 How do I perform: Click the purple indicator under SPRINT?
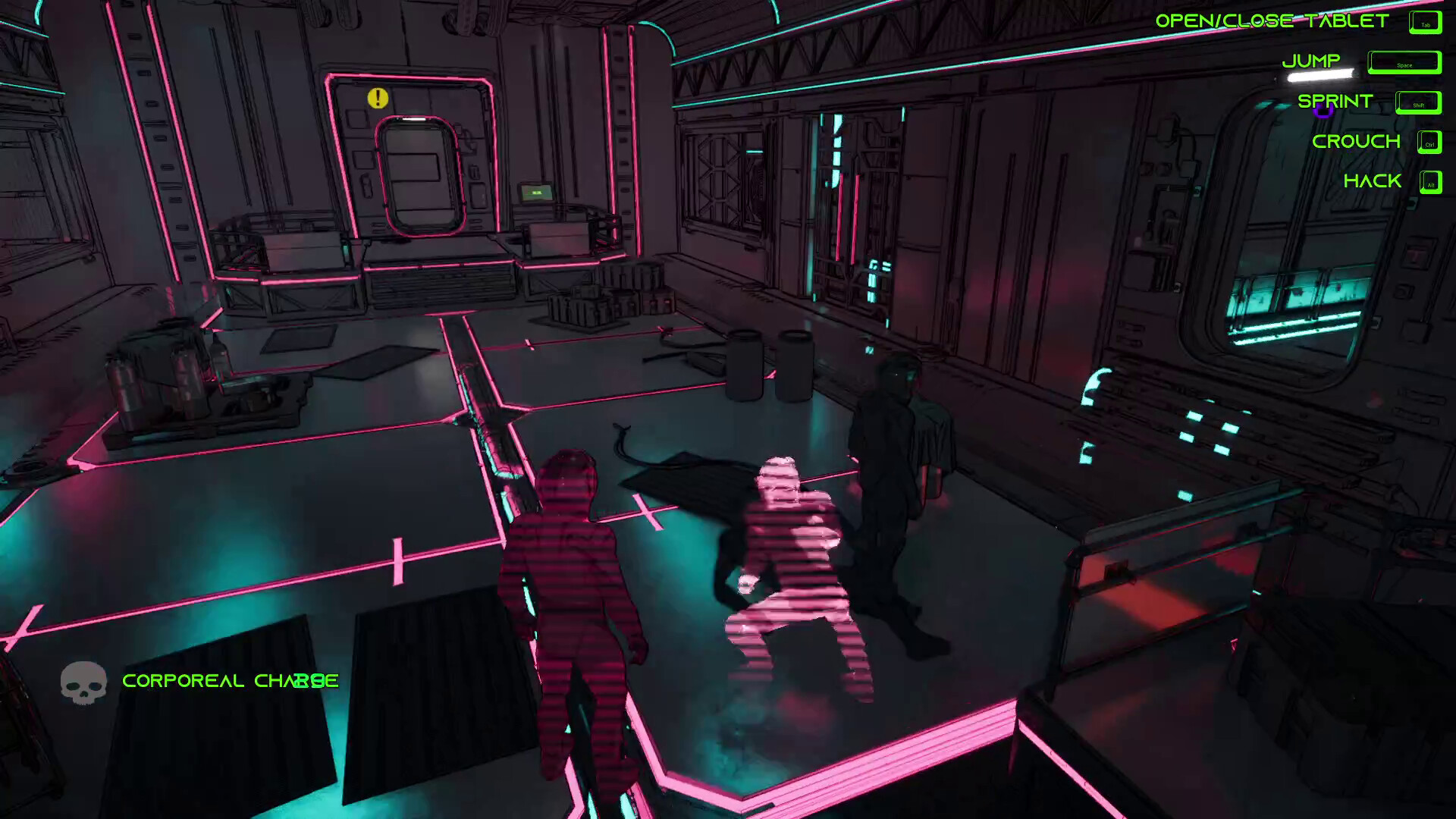click(1323, 111)
